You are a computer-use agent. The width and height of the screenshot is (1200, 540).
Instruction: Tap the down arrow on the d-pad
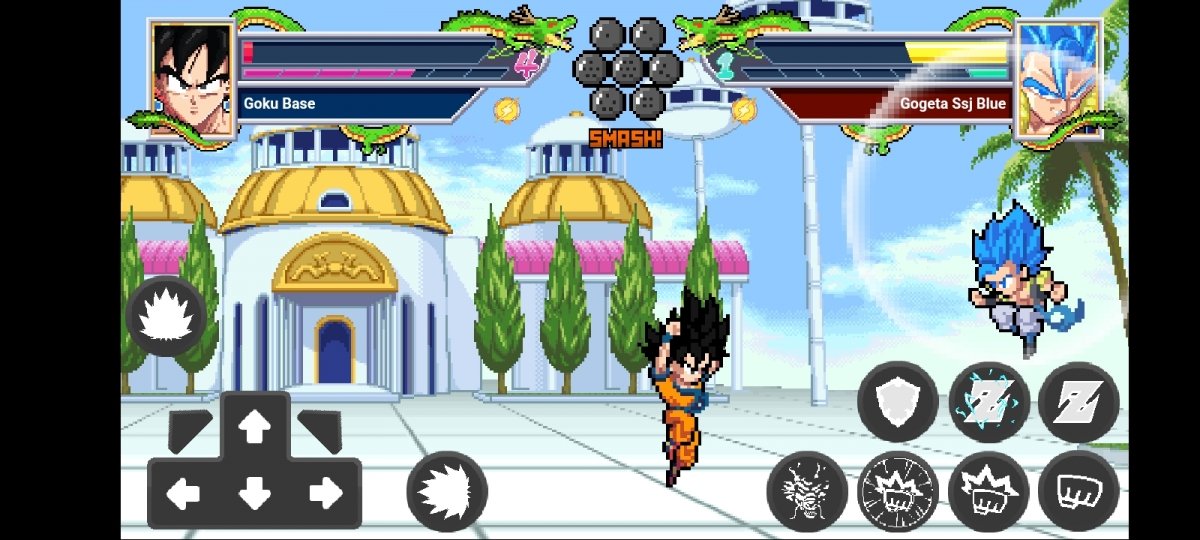click(255, 492)
